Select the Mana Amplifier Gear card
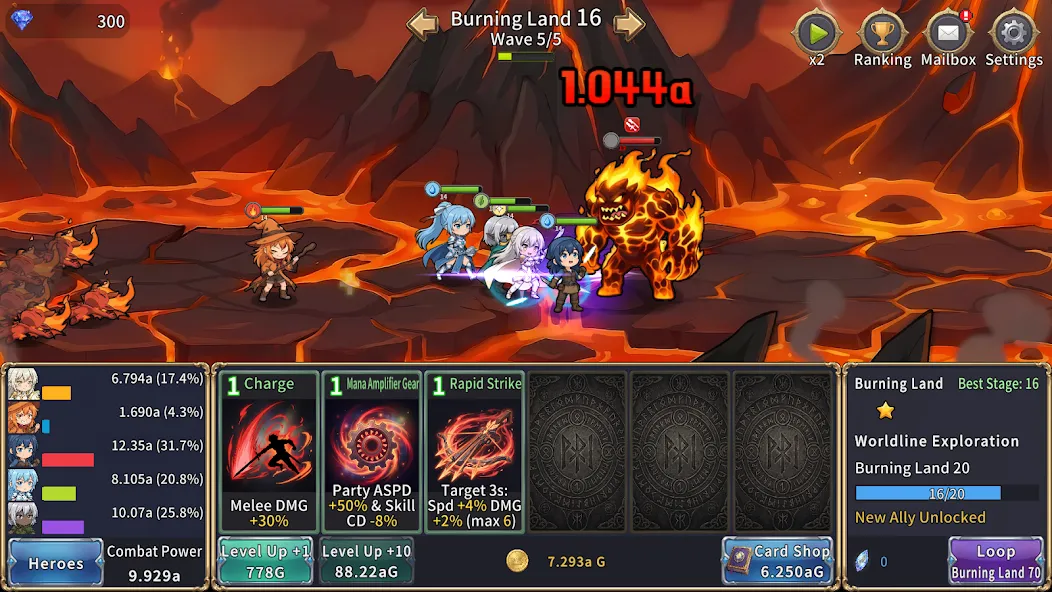 click(x=372, y=452)
